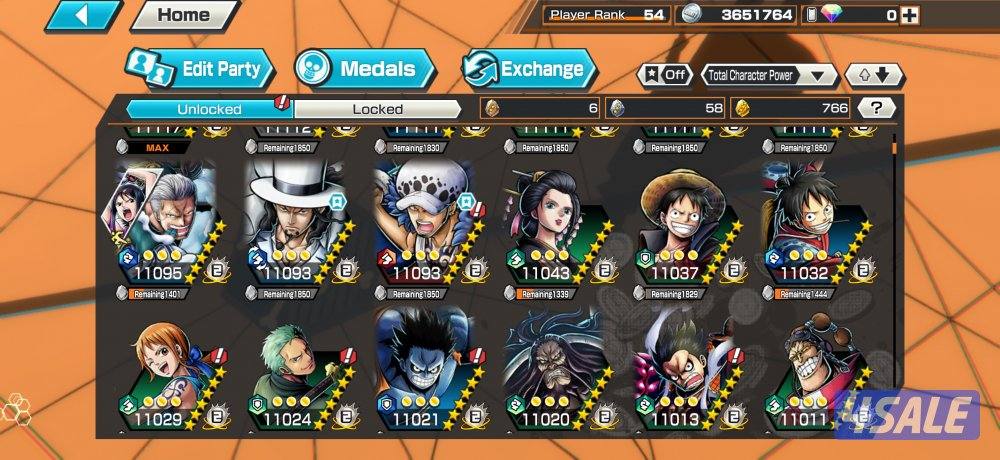Viewport: 1000px width, 460px height.
Task: Open the Medals screen
Action: [x=364, y=69]
